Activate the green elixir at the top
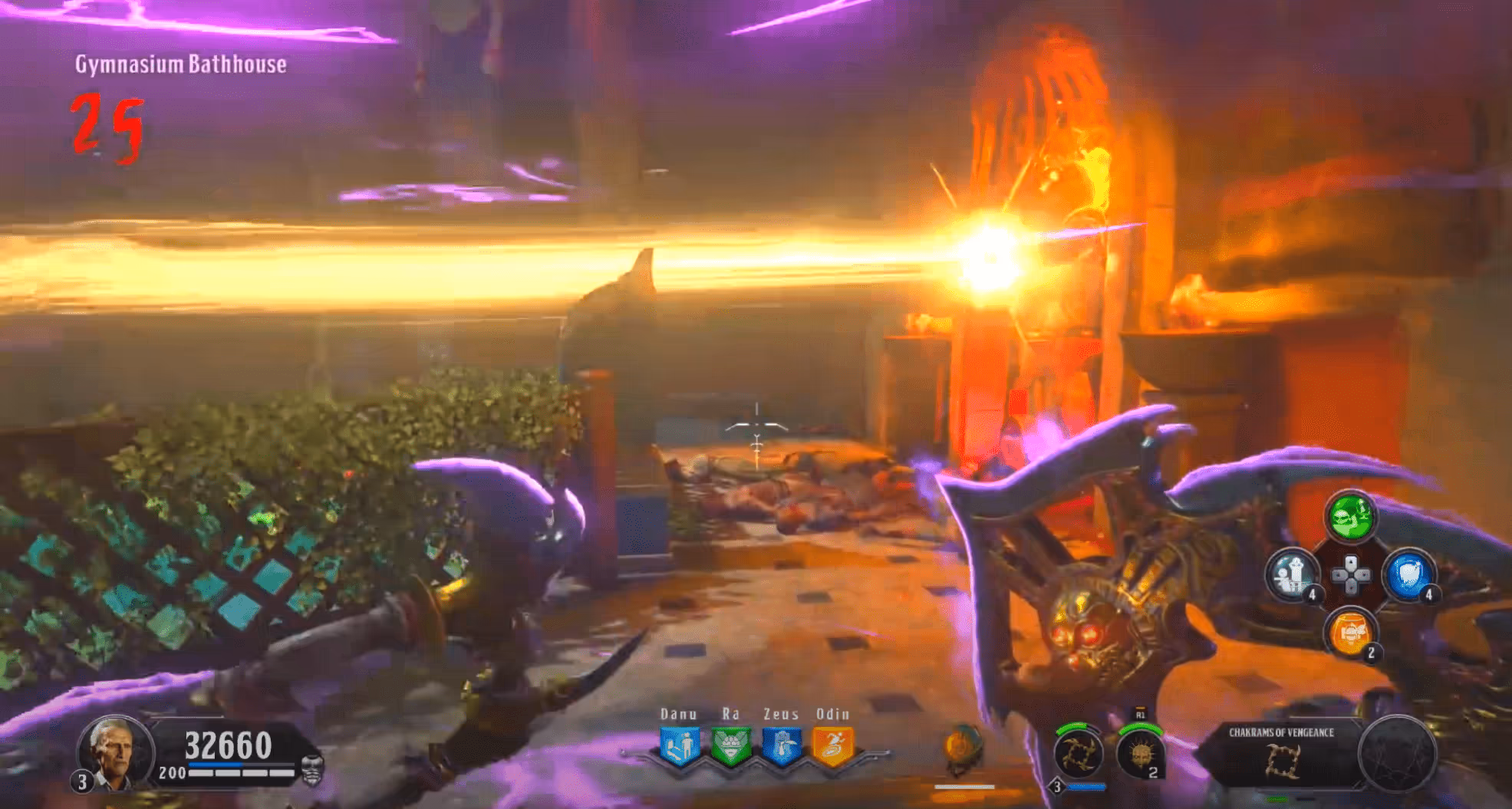The height and width of the screenshot is (809, 1512). pos(1350,515)
